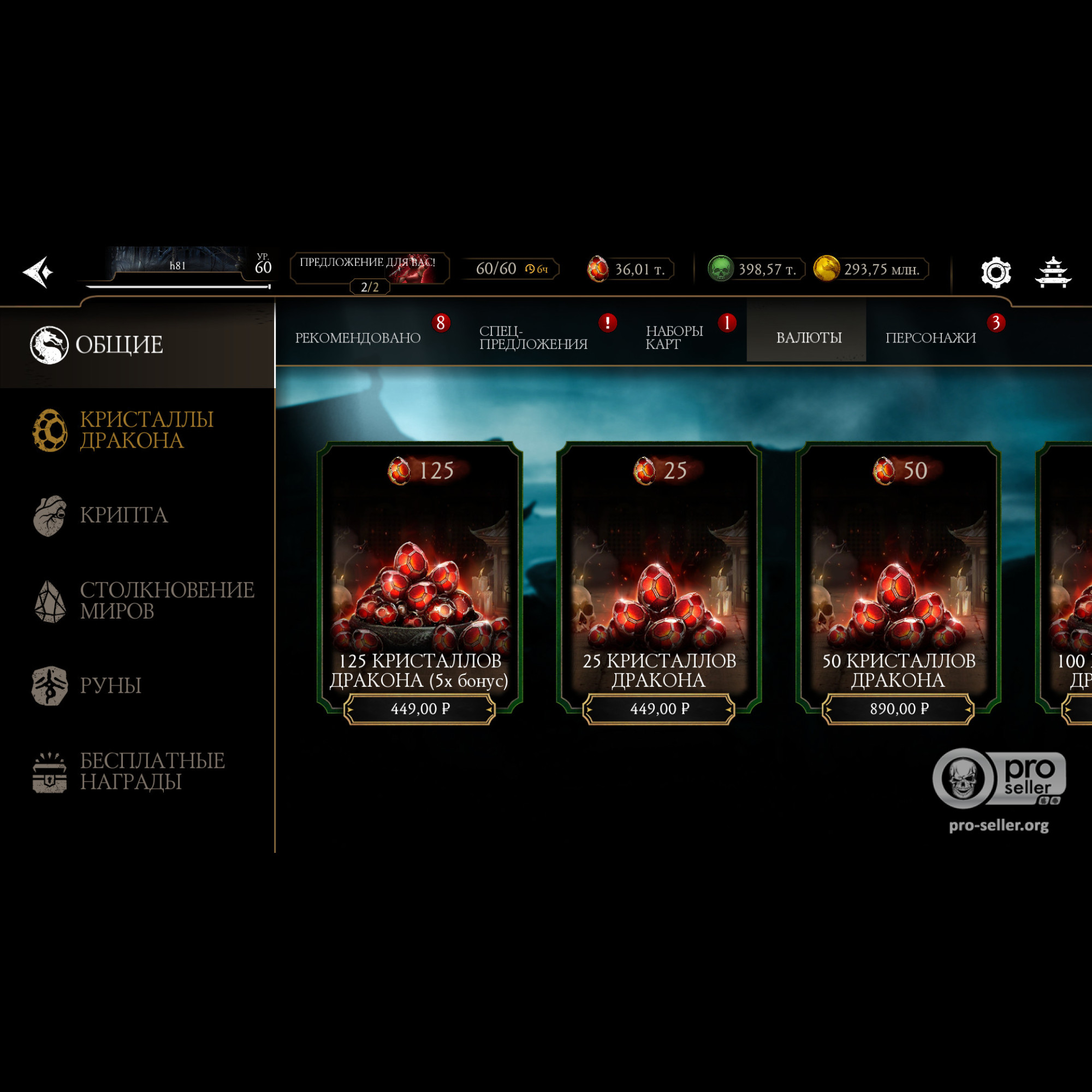Open the pagoda home icon

point(1053,272)
